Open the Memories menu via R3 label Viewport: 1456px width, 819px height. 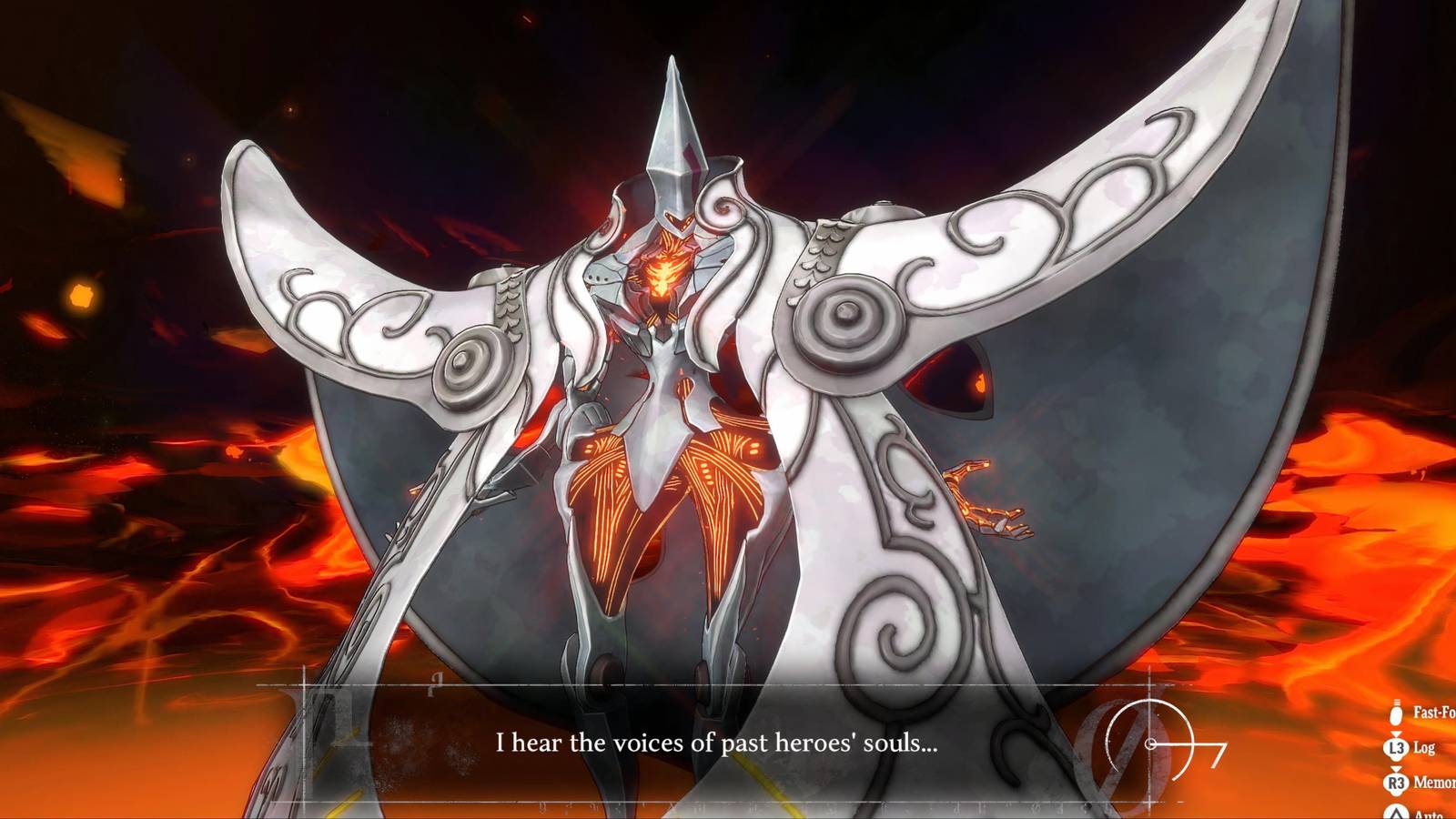tap(1434, 781)
